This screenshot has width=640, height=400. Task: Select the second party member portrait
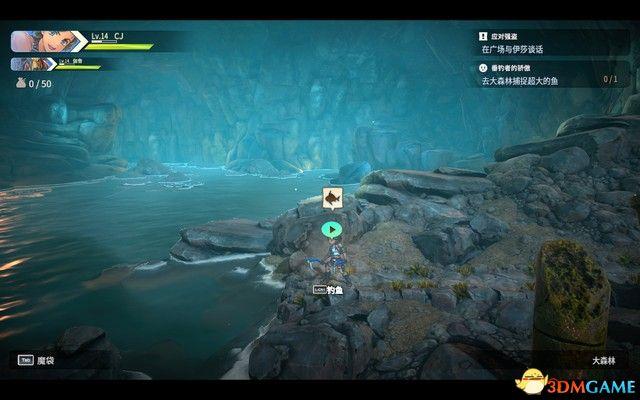[26, 64]
